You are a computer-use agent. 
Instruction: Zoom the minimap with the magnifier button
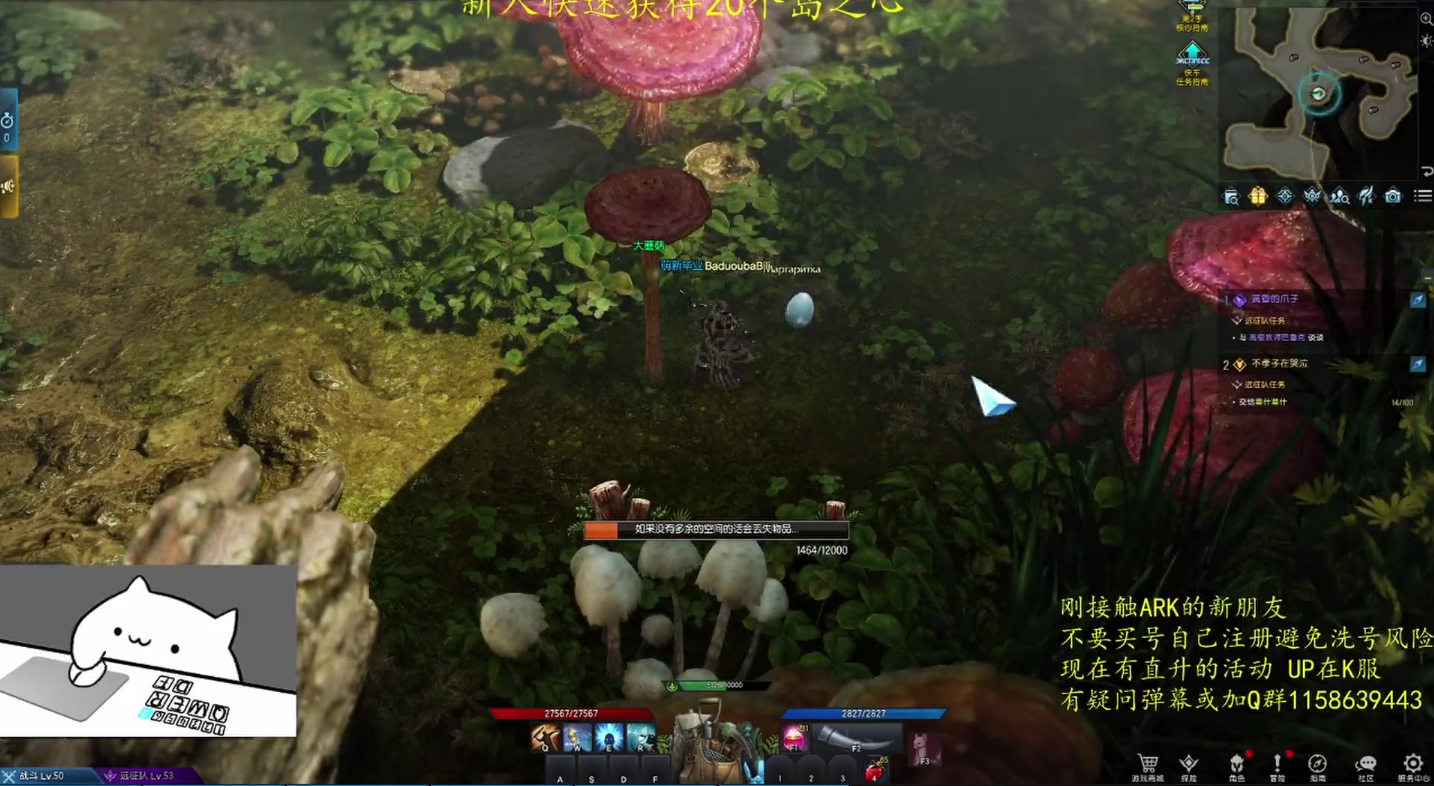coord(1426,19)
